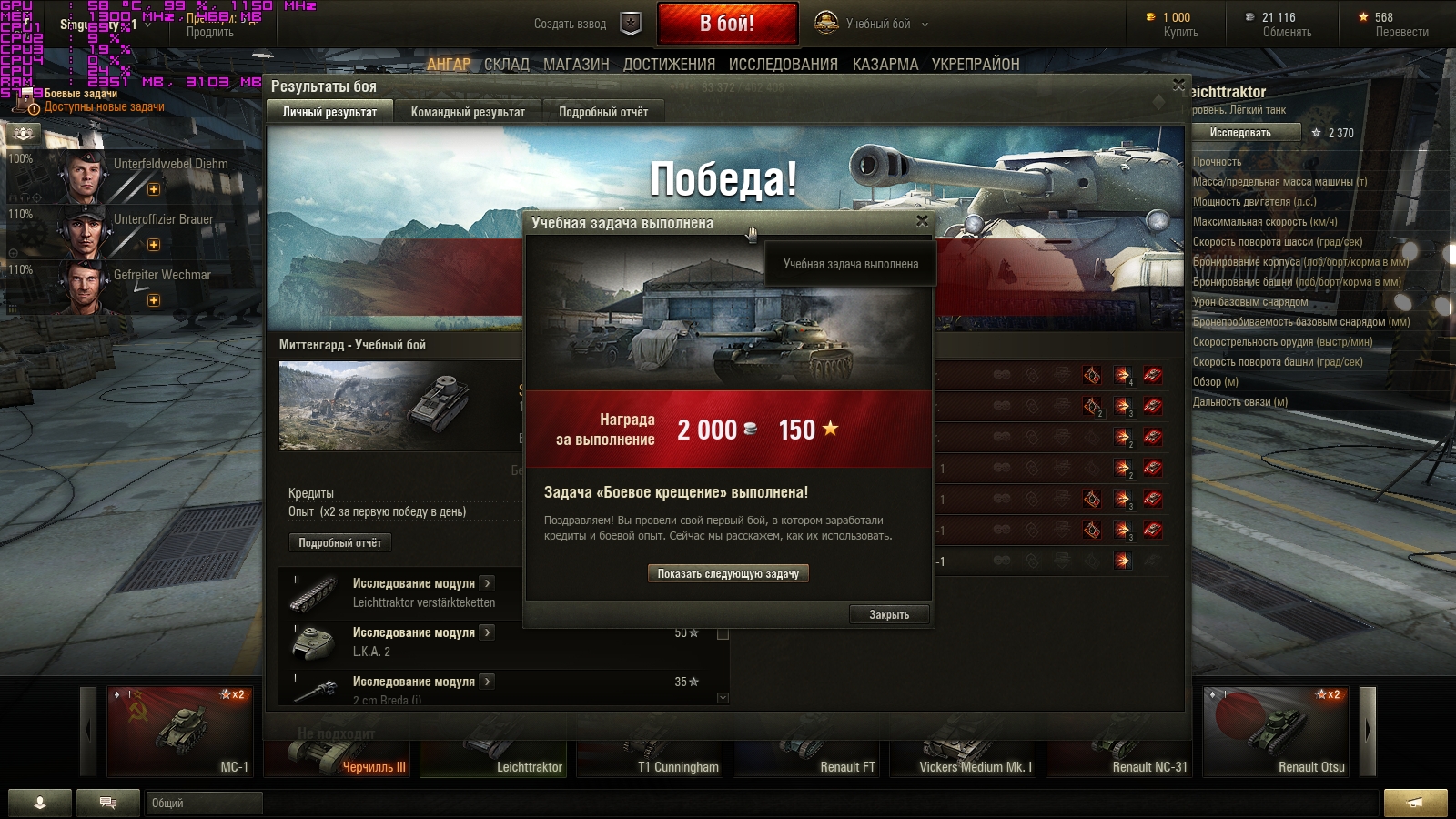Viewport: 1456px width, 819px height.
Task: Click Создать взвод to create a platoon
Action: (586, 25)
